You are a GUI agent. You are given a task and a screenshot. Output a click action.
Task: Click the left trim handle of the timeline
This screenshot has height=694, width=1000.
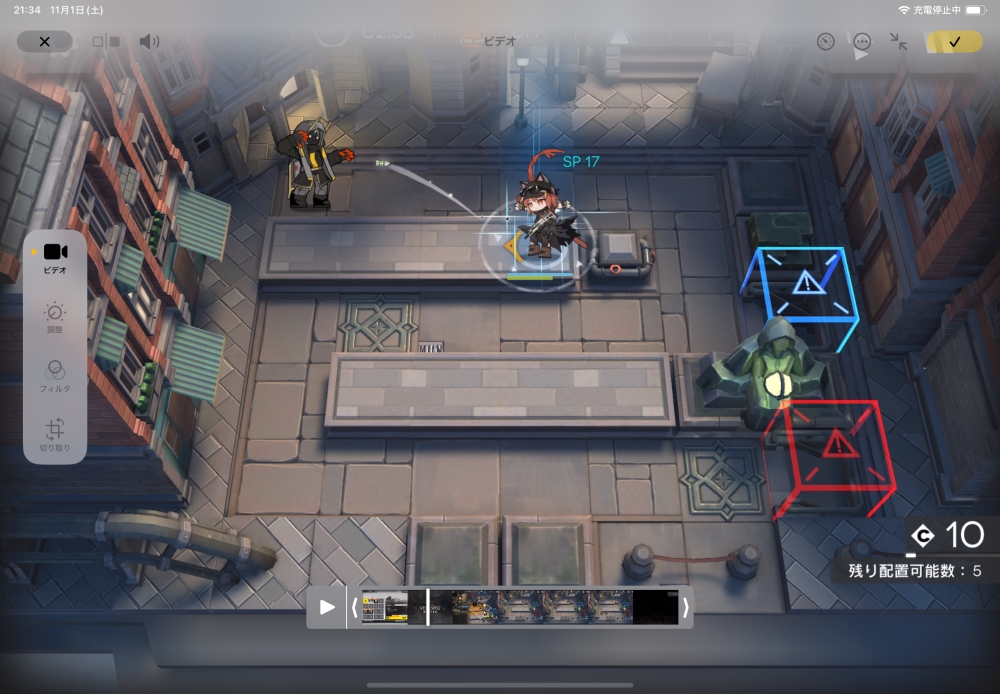click(x=354, y=607)
